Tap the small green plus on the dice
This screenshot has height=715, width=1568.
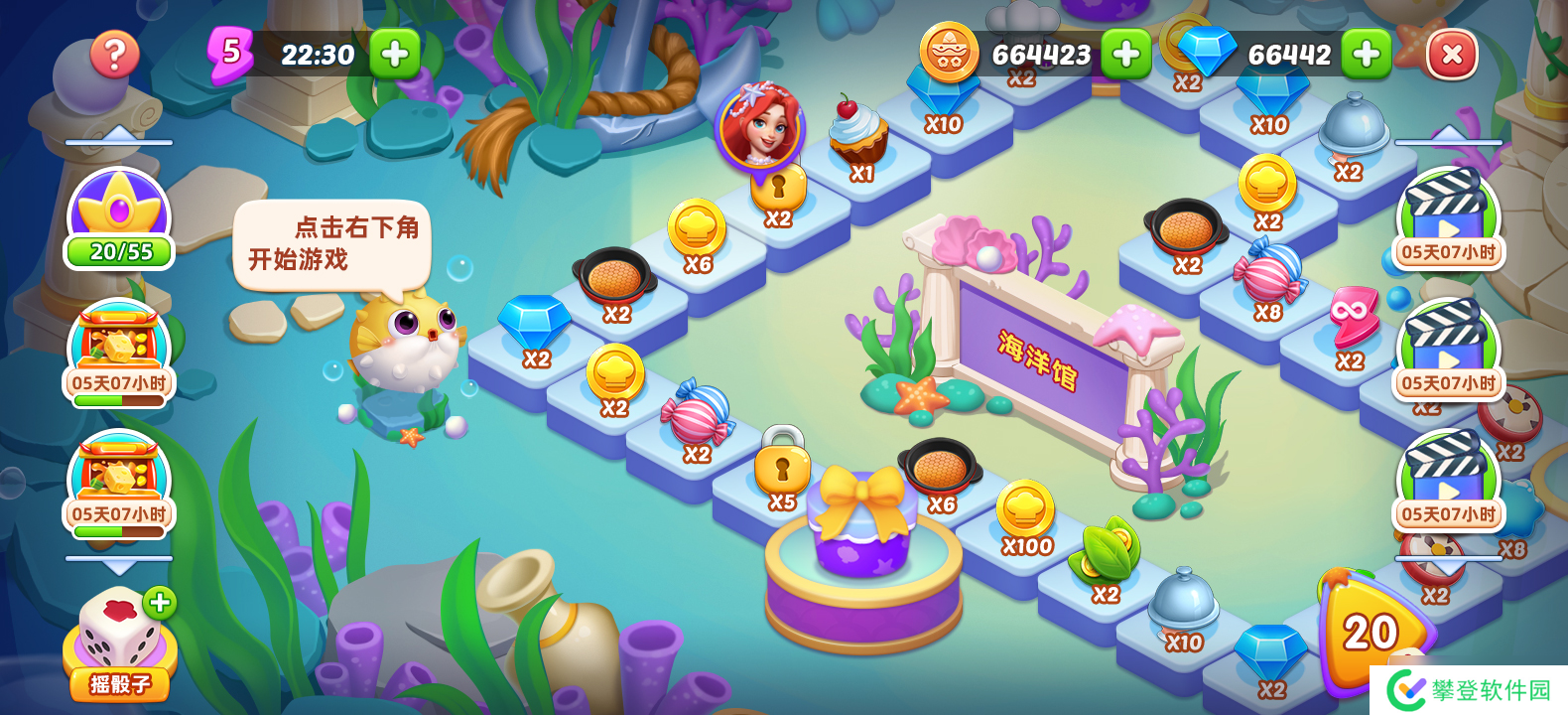160,602
